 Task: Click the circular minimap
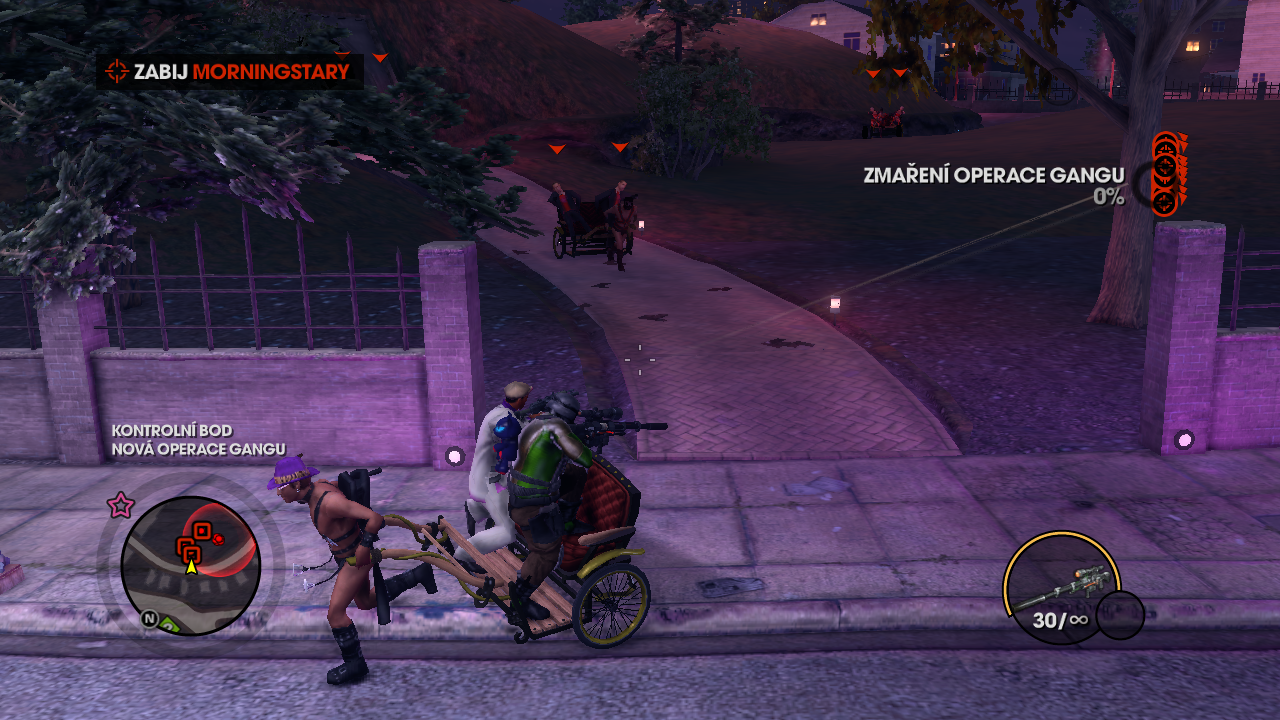191,565
